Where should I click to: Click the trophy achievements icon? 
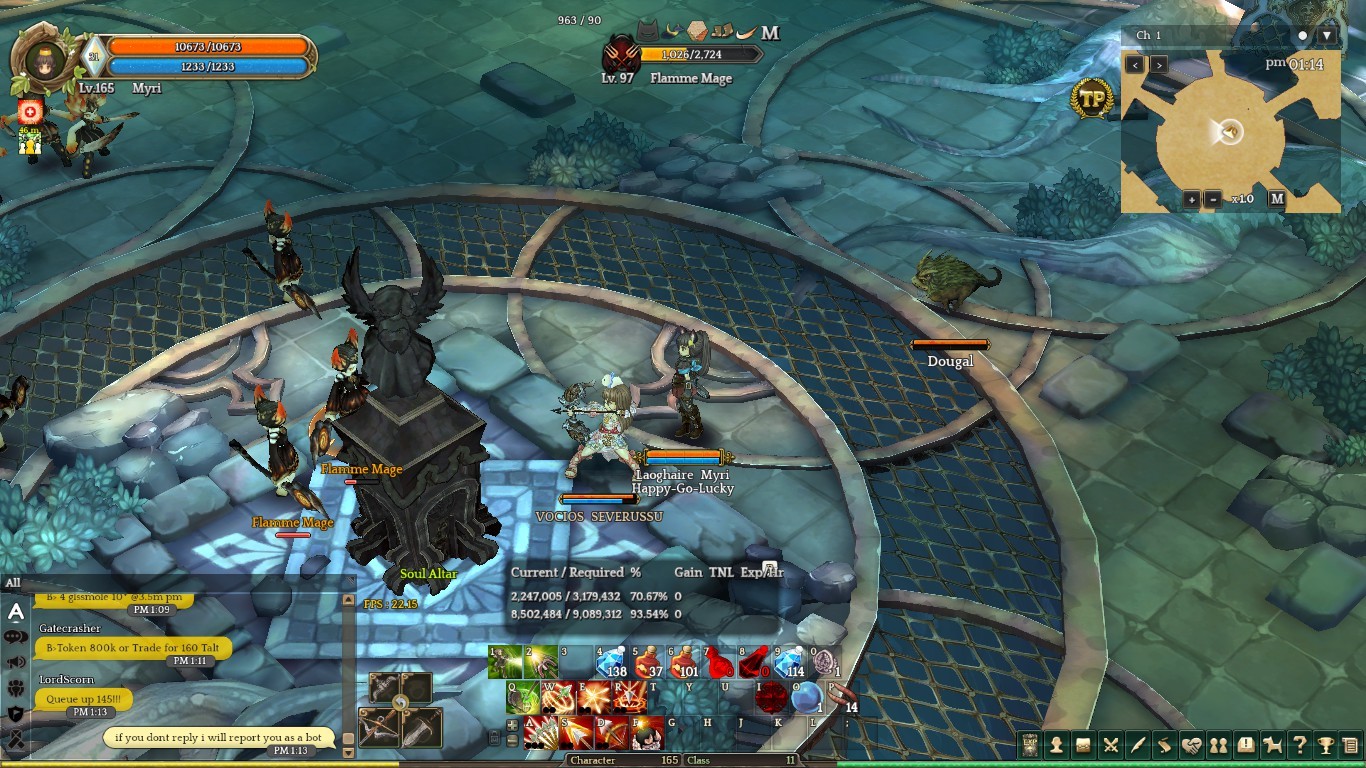pos(1326,745)
